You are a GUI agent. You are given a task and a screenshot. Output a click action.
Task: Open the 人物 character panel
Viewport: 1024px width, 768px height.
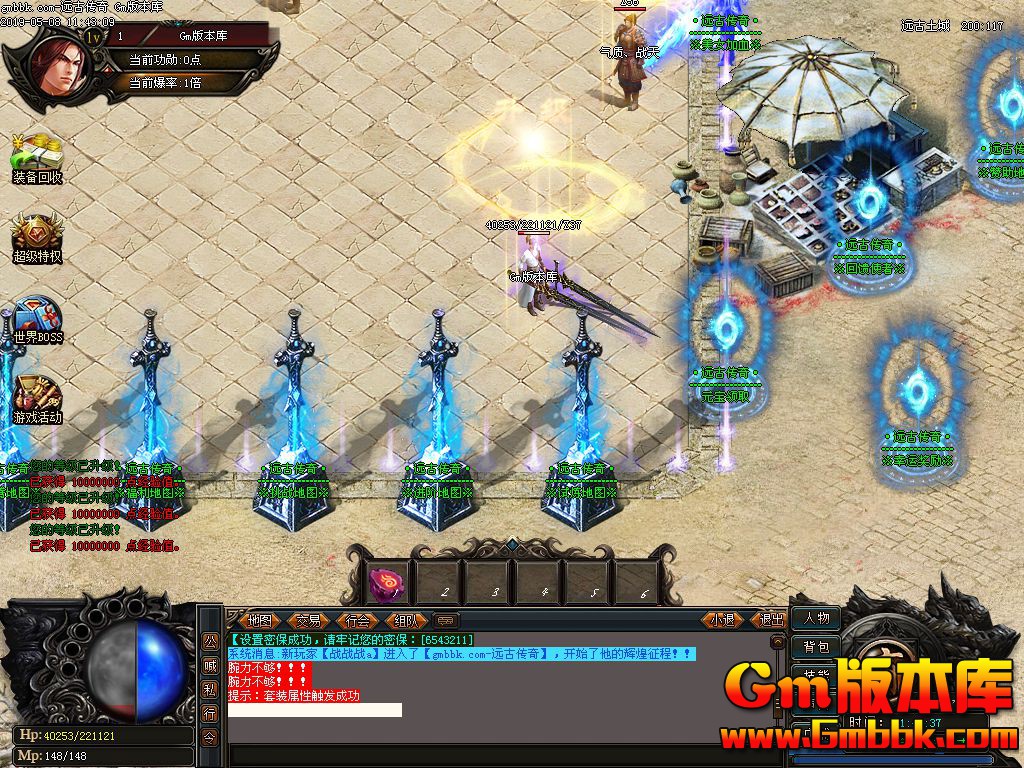click(816, 618)
